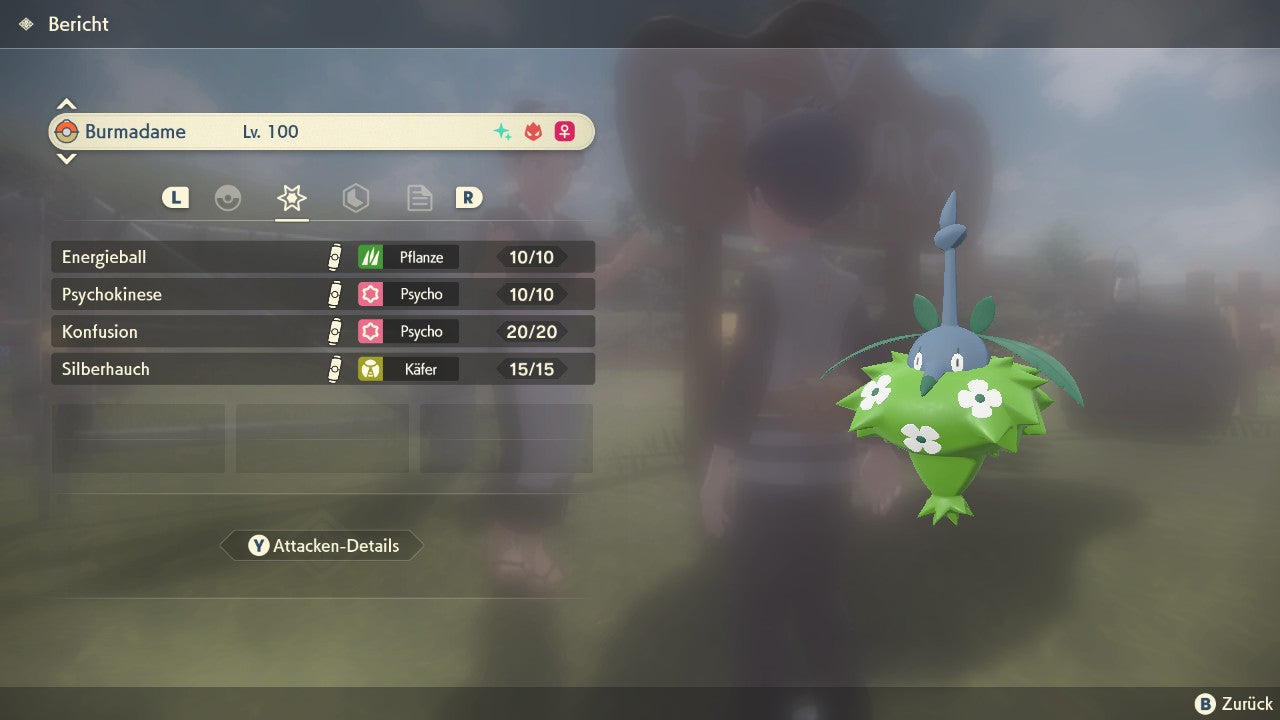Select the Burmadame name bar
The image size is (1280, 720).
pyautogui.click(x=322, y=132)
